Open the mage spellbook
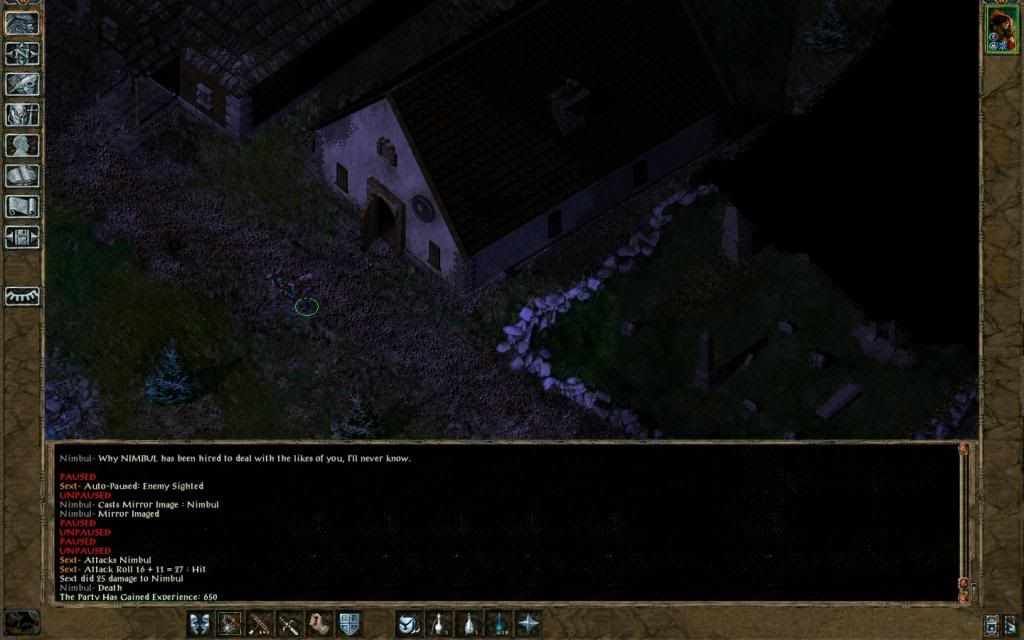This screenshot has width=1024, height=640. pos(22,177)
